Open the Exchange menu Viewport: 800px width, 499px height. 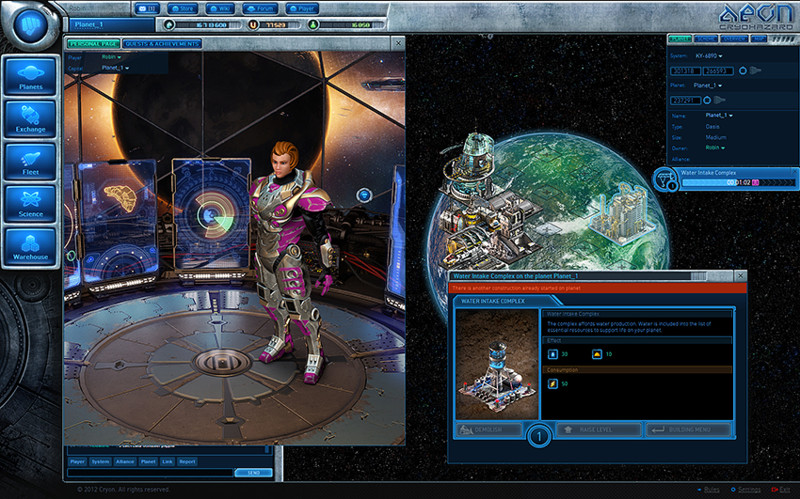coord(30,123)
